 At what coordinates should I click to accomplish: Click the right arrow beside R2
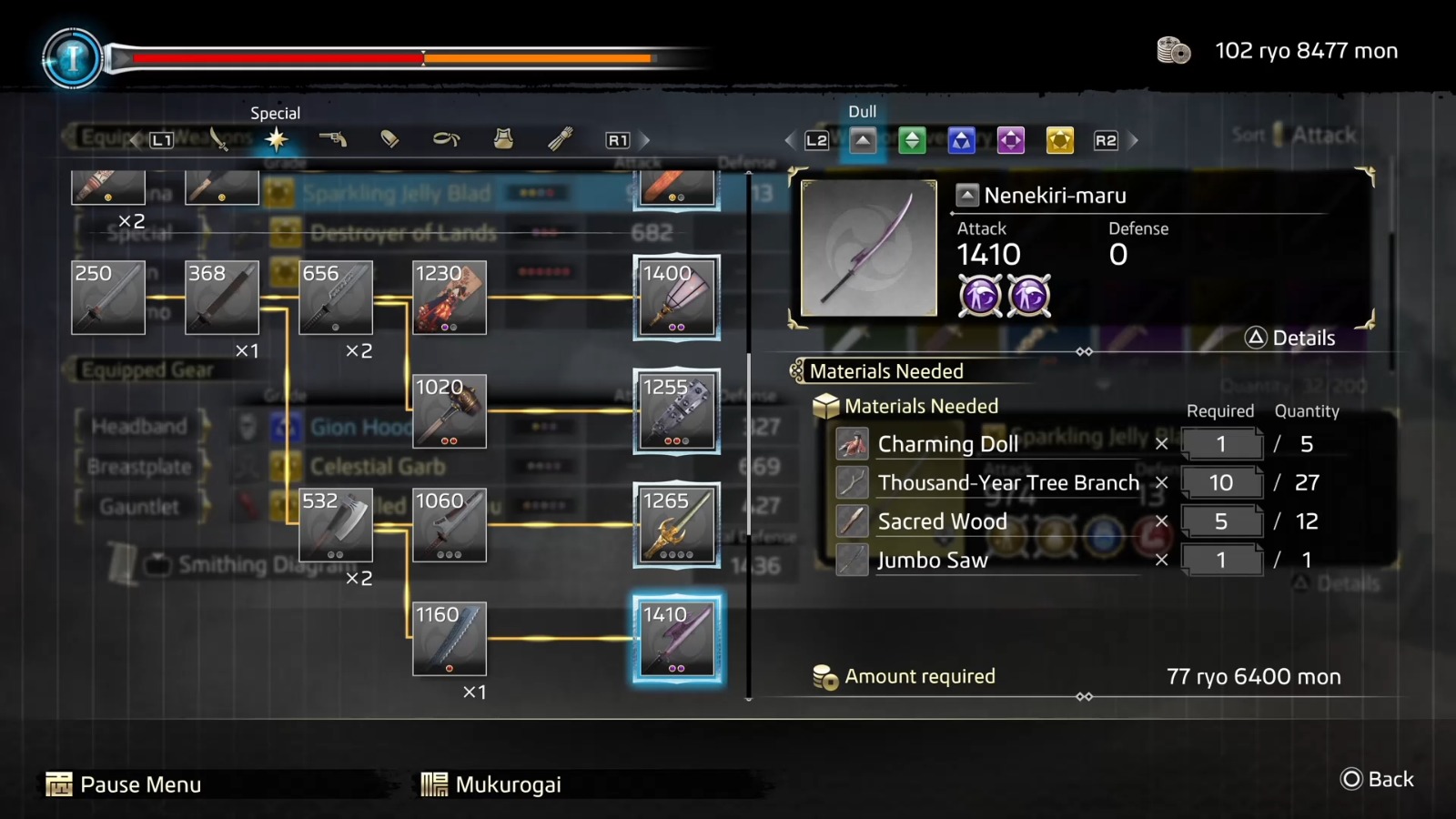coord(1133,139)
